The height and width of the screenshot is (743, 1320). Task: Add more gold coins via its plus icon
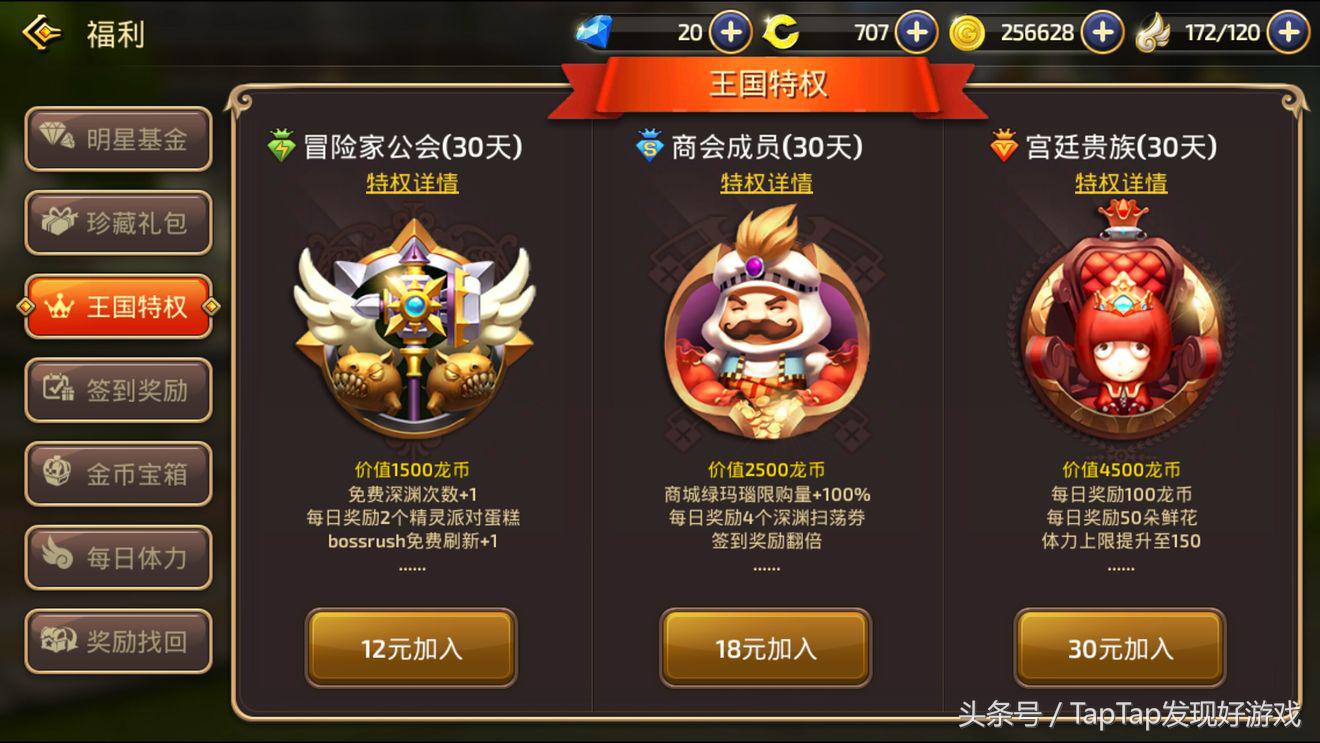1101,32
